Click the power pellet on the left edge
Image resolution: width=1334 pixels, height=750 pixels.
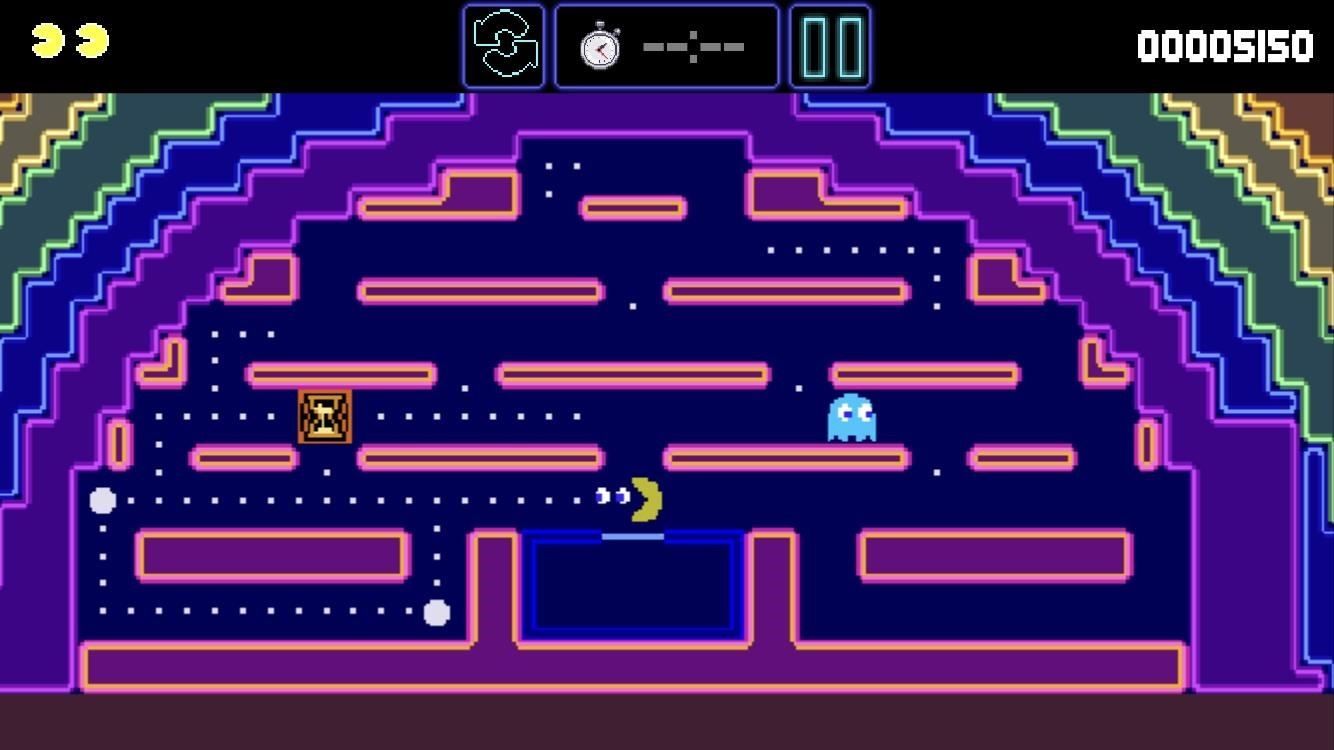coord(101,500)
